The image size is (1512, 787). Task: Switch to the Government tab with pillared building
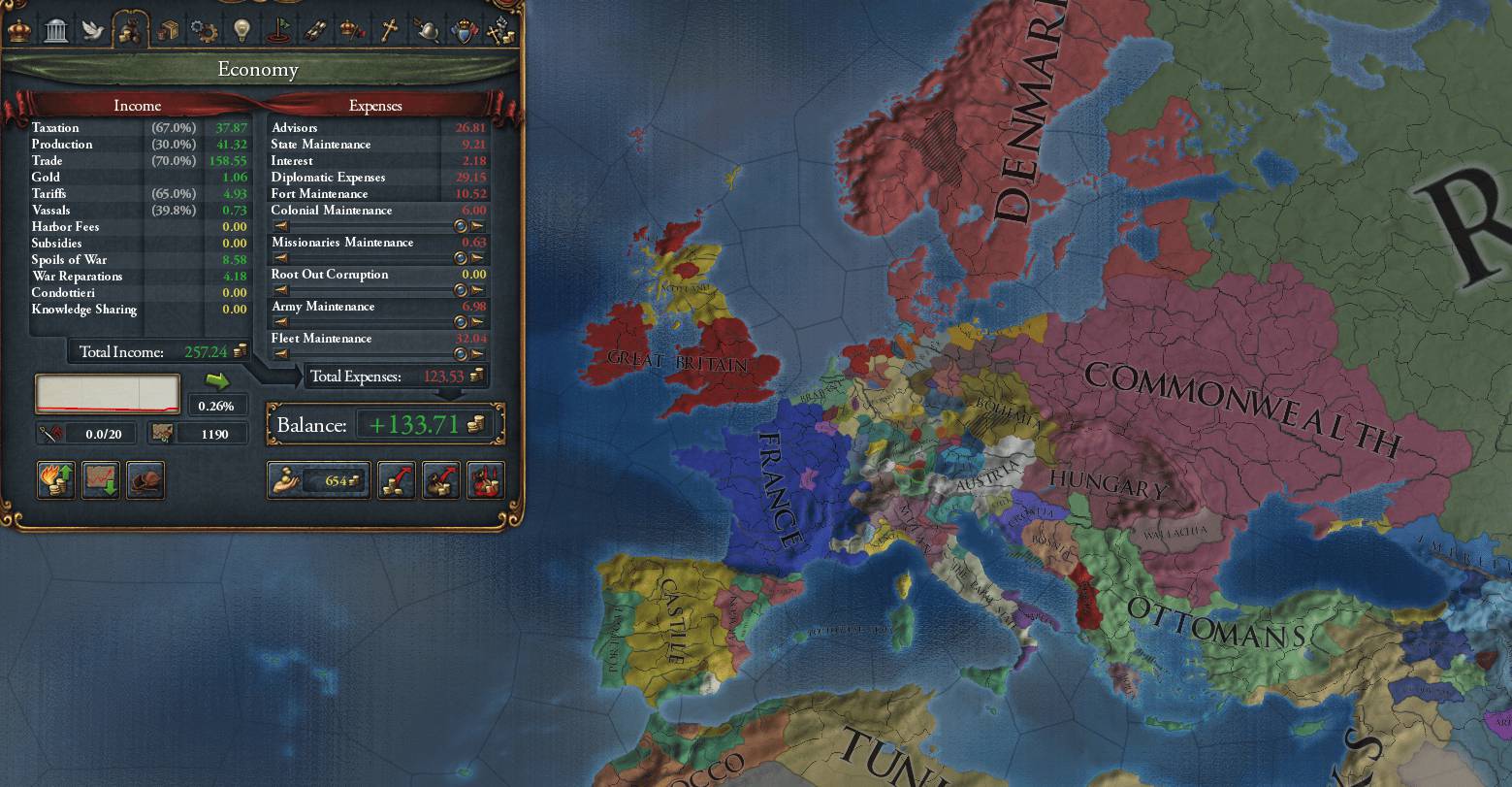pos(56,30)
